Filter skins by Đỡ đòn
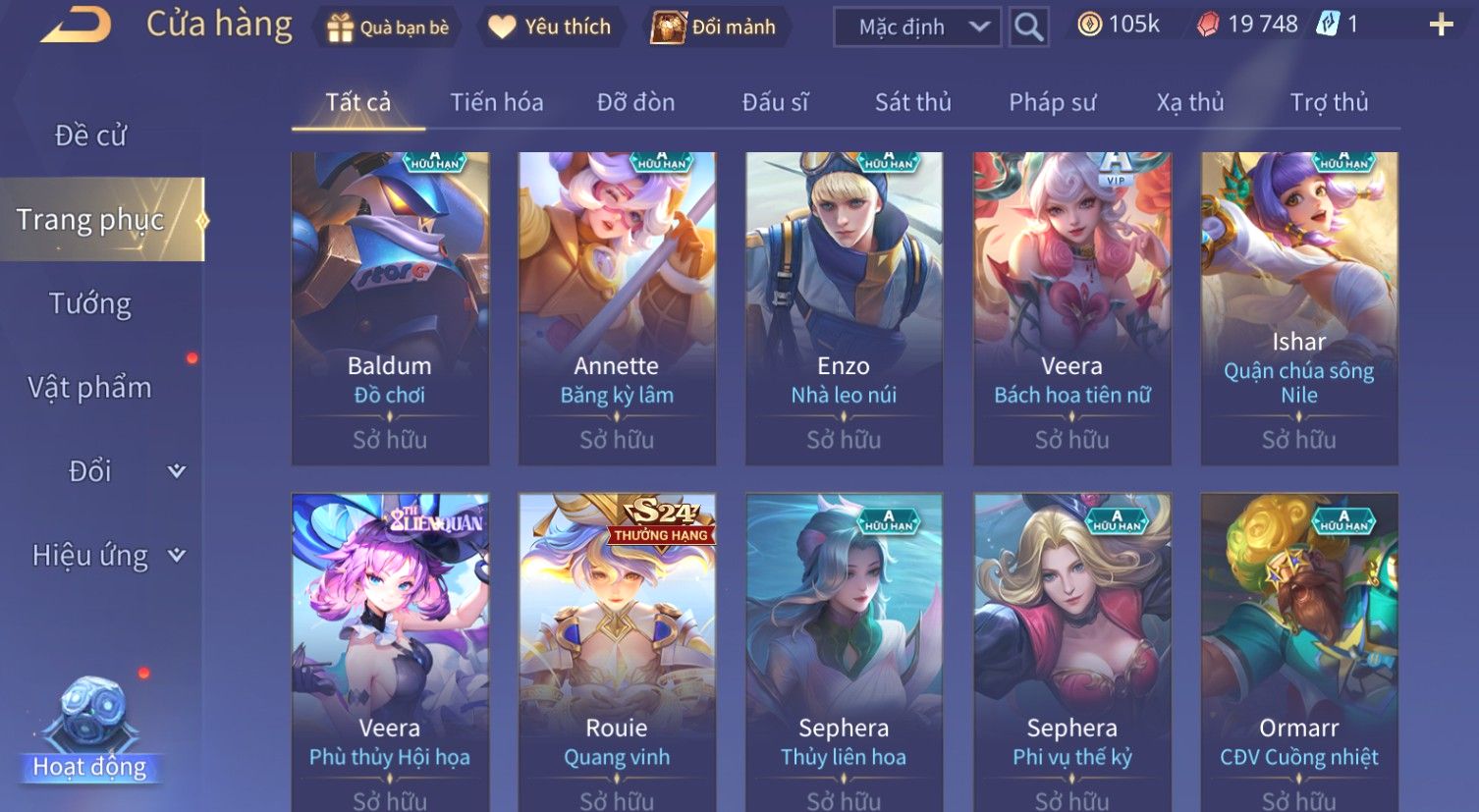The image size is (1479, 812). point(635,102)
